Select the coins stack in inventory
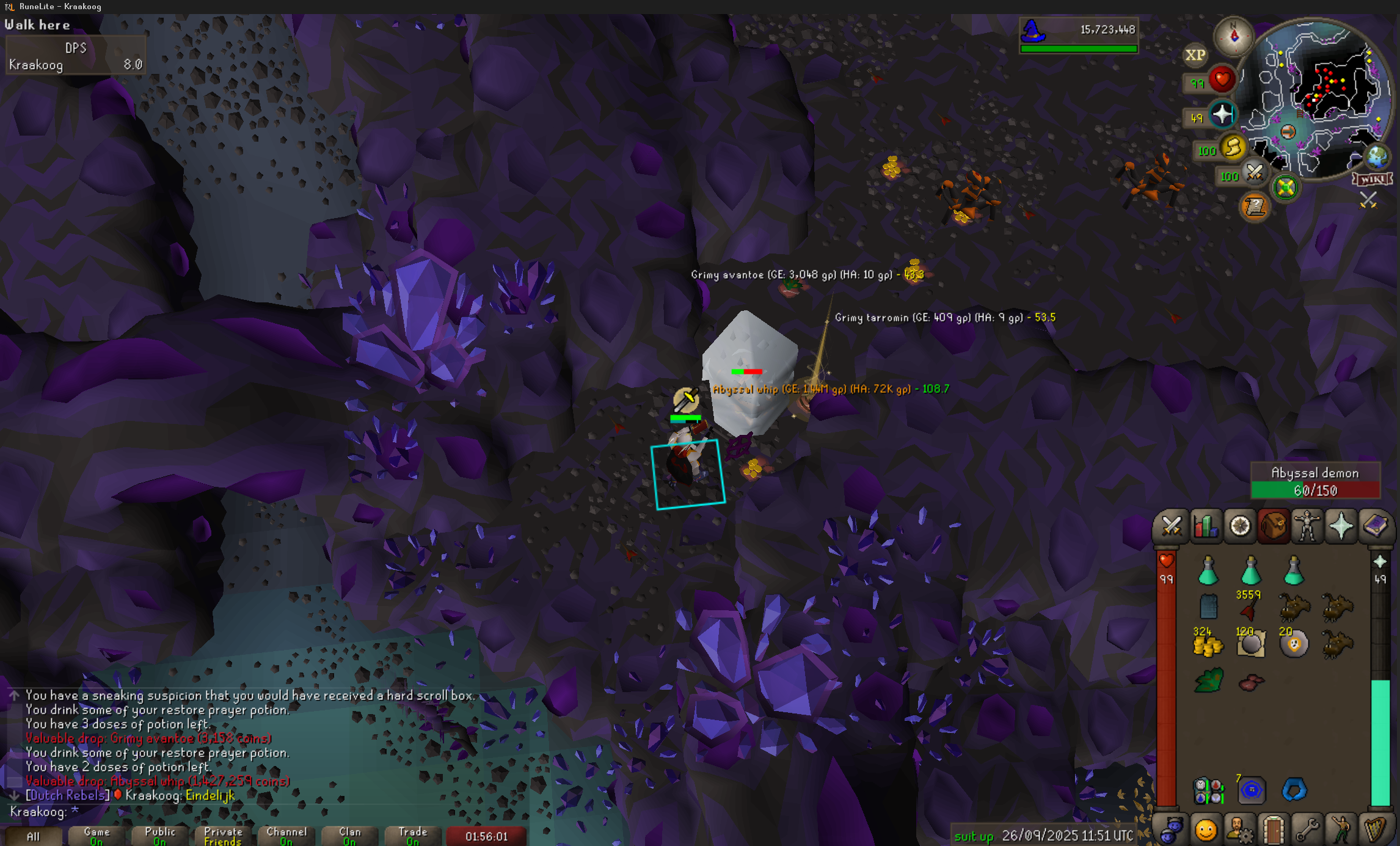The height and width of the screenshot is (846, 1400). 1208,644
